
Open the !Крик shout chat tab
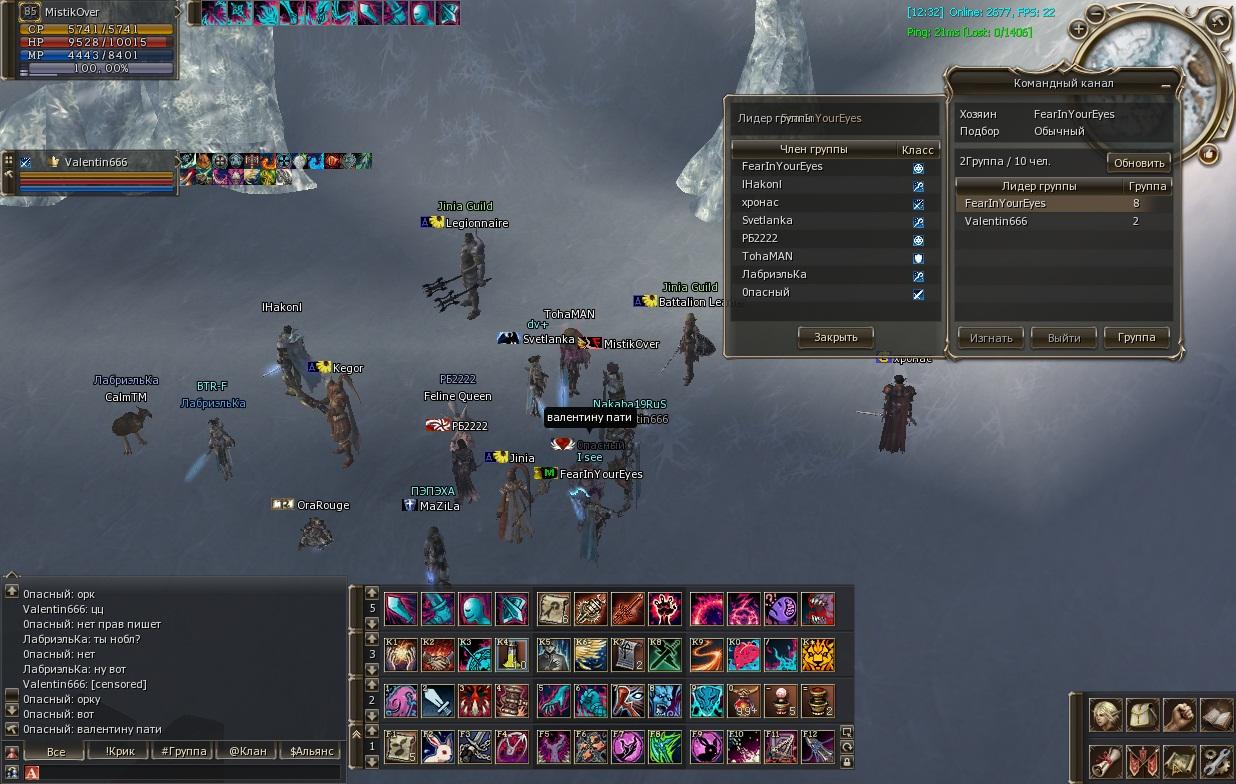click(x=120, y=751)
